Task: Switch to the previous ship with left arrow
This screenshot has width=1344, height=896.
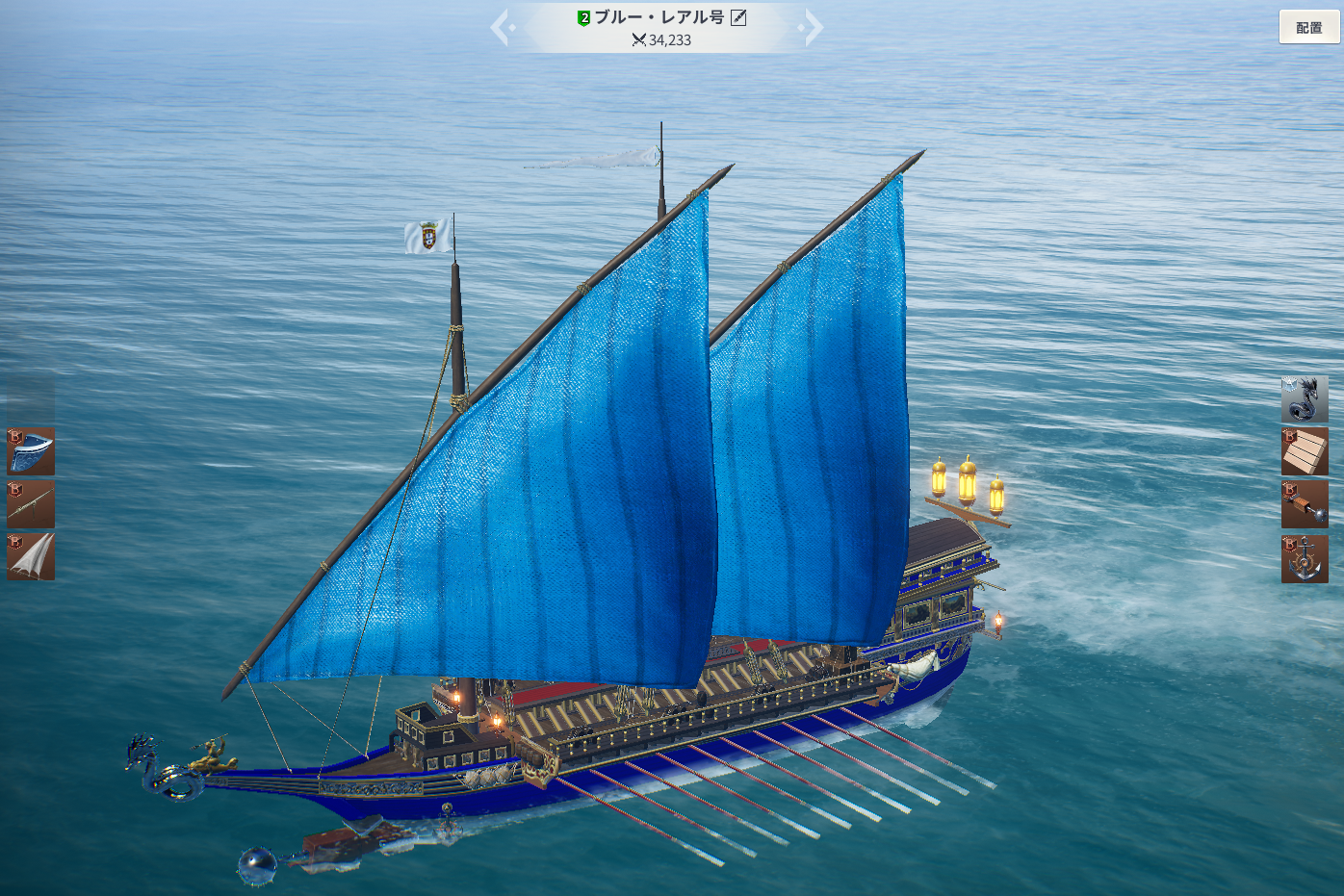Action: (x=501, y=28)
